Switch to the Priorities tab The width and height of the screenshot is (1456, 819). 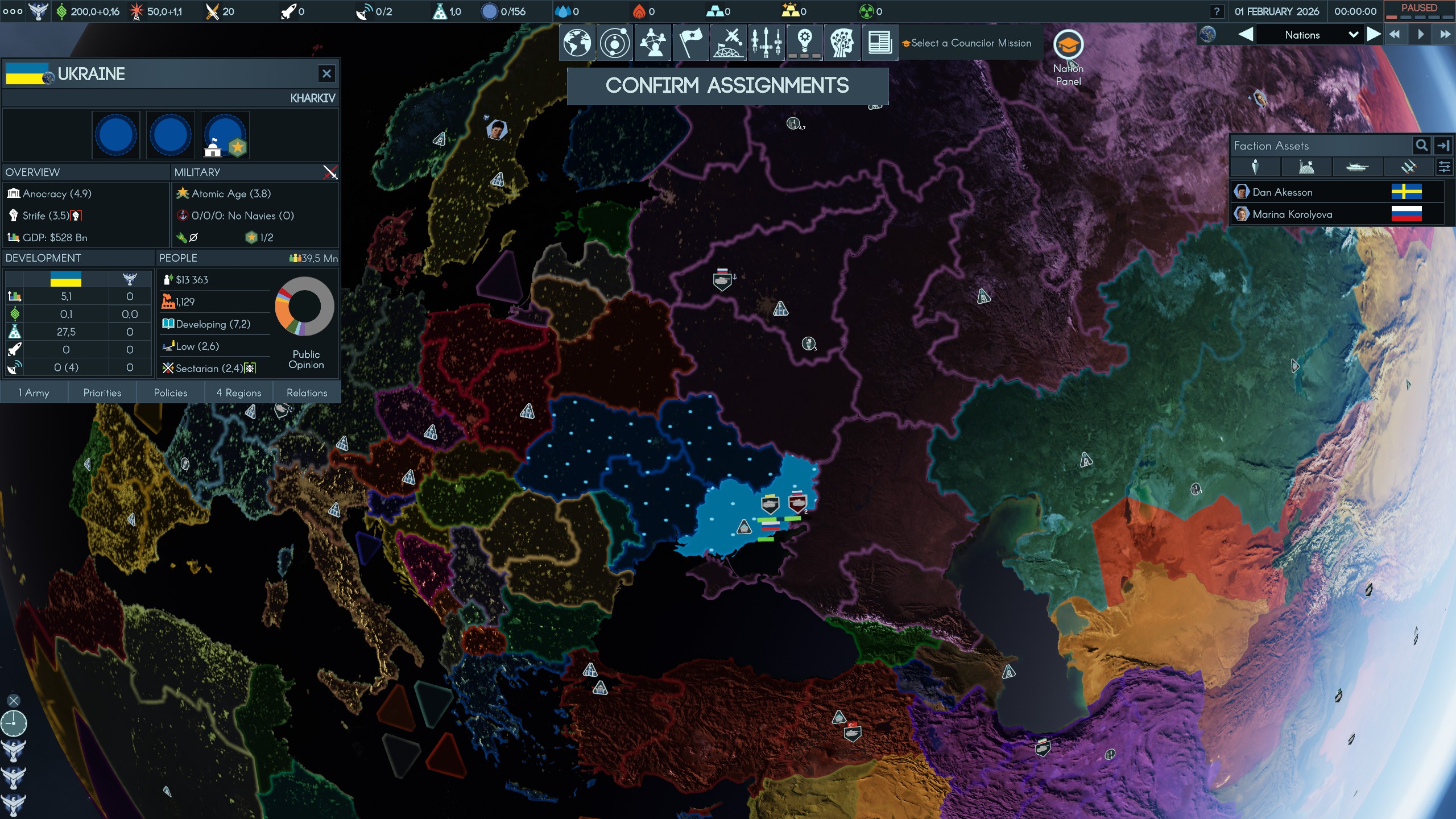(x=102, y=392)
